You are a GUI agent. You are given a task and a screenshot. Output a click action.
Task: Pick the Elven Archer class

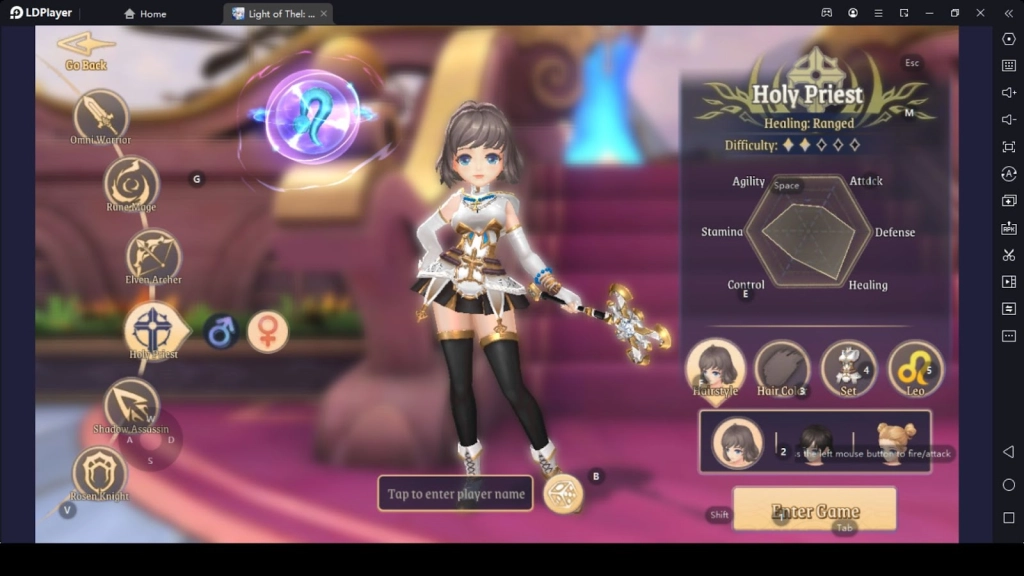[153, 254]
